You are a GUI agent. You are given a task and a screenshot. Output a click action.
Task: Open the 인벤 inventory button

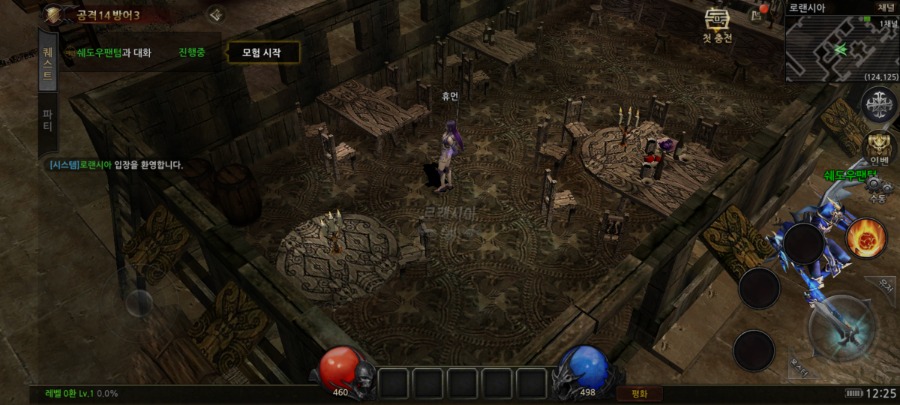coord(879,146)
